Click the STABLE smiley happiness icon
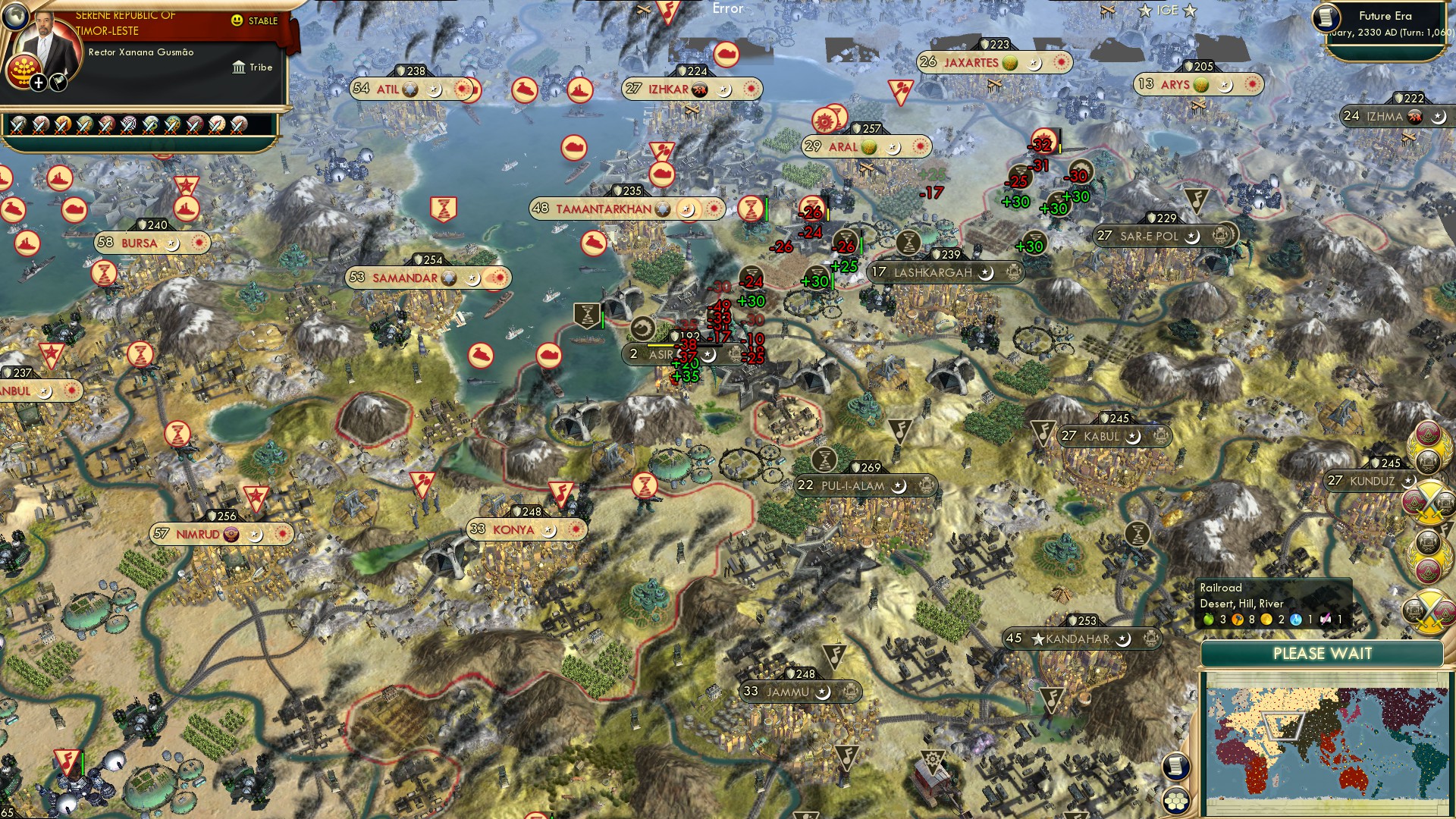The image size is (1456, 819). (x=237, y=21)
